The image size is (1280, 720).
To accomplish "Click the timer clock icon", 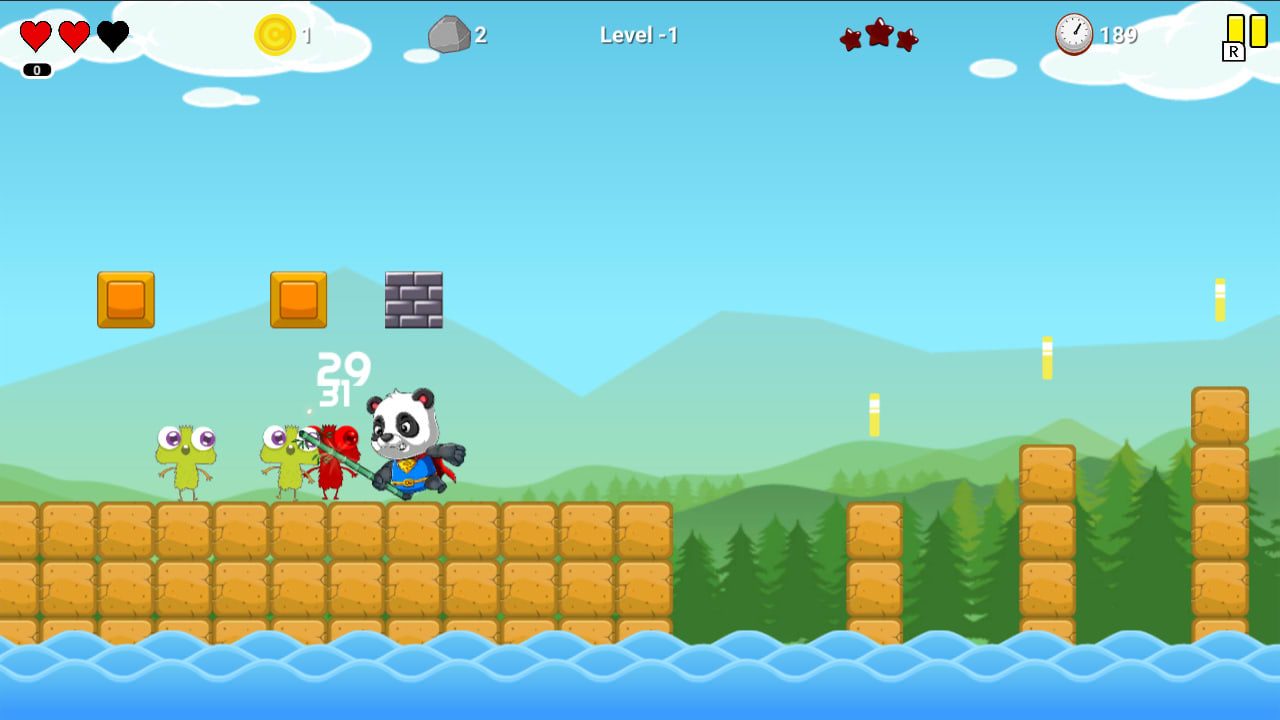I will (x=1072, y=35).
